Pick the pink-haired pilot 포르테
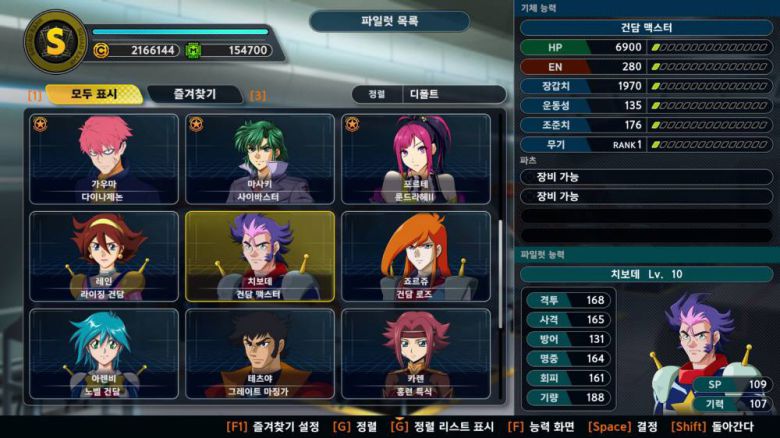This screenshot has width=780, height=438. pos(416,159)
